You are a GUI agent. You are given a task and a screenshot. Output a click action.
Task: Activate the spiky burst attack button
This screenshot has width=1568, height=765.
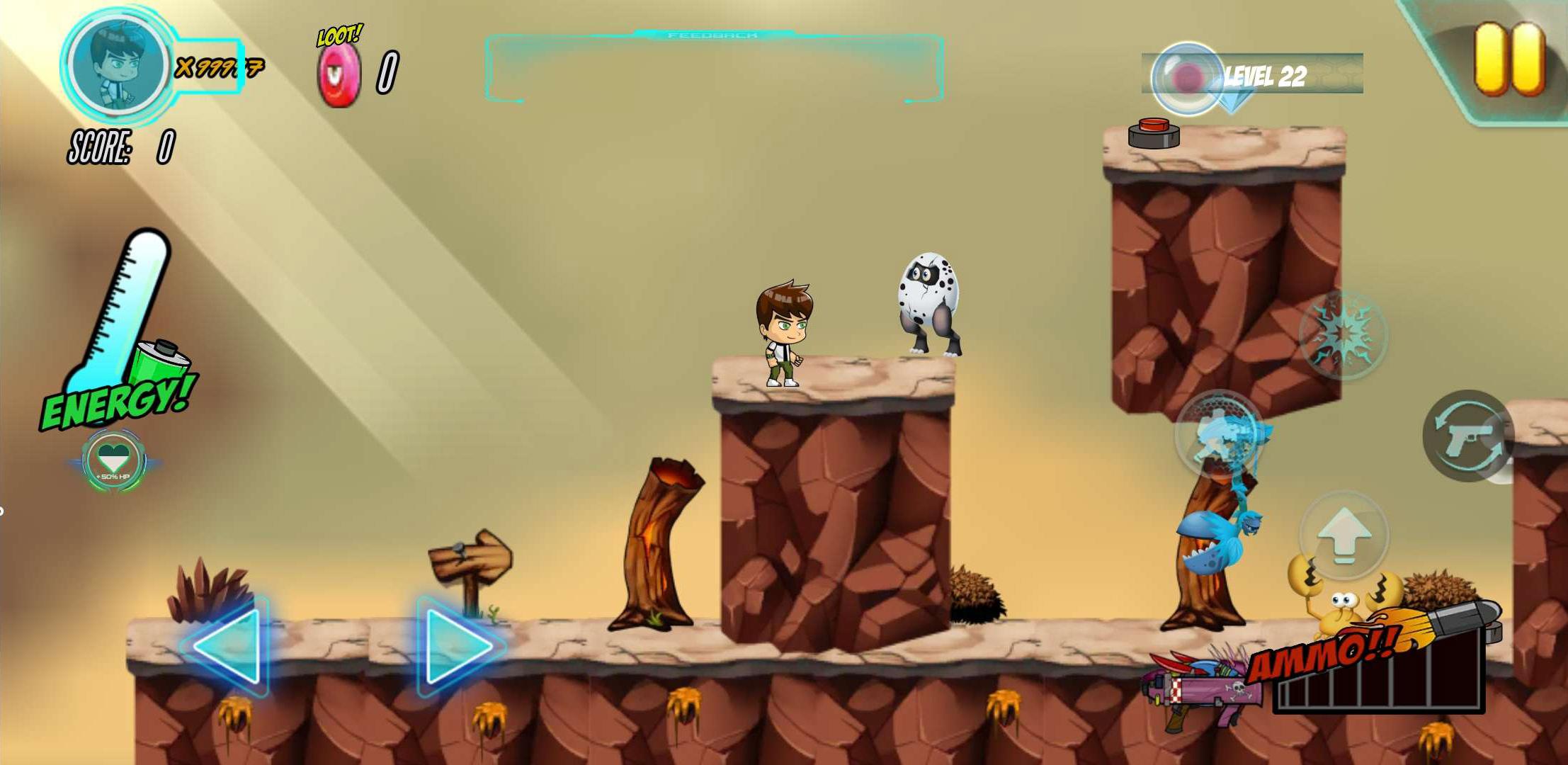coord(1343,334)
